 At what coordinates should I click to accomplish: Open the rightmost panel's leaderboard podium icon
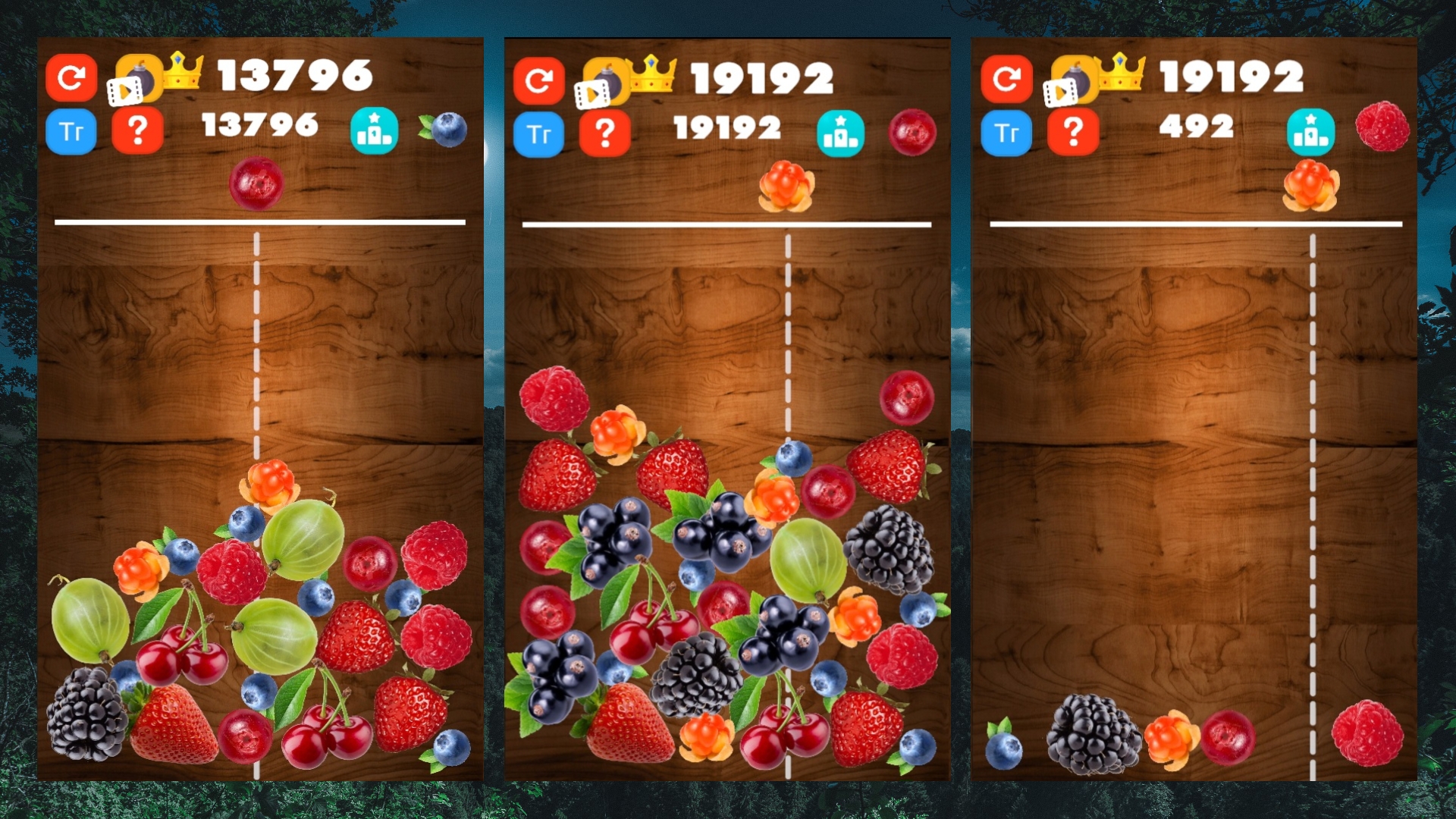tap(1311, 130)
